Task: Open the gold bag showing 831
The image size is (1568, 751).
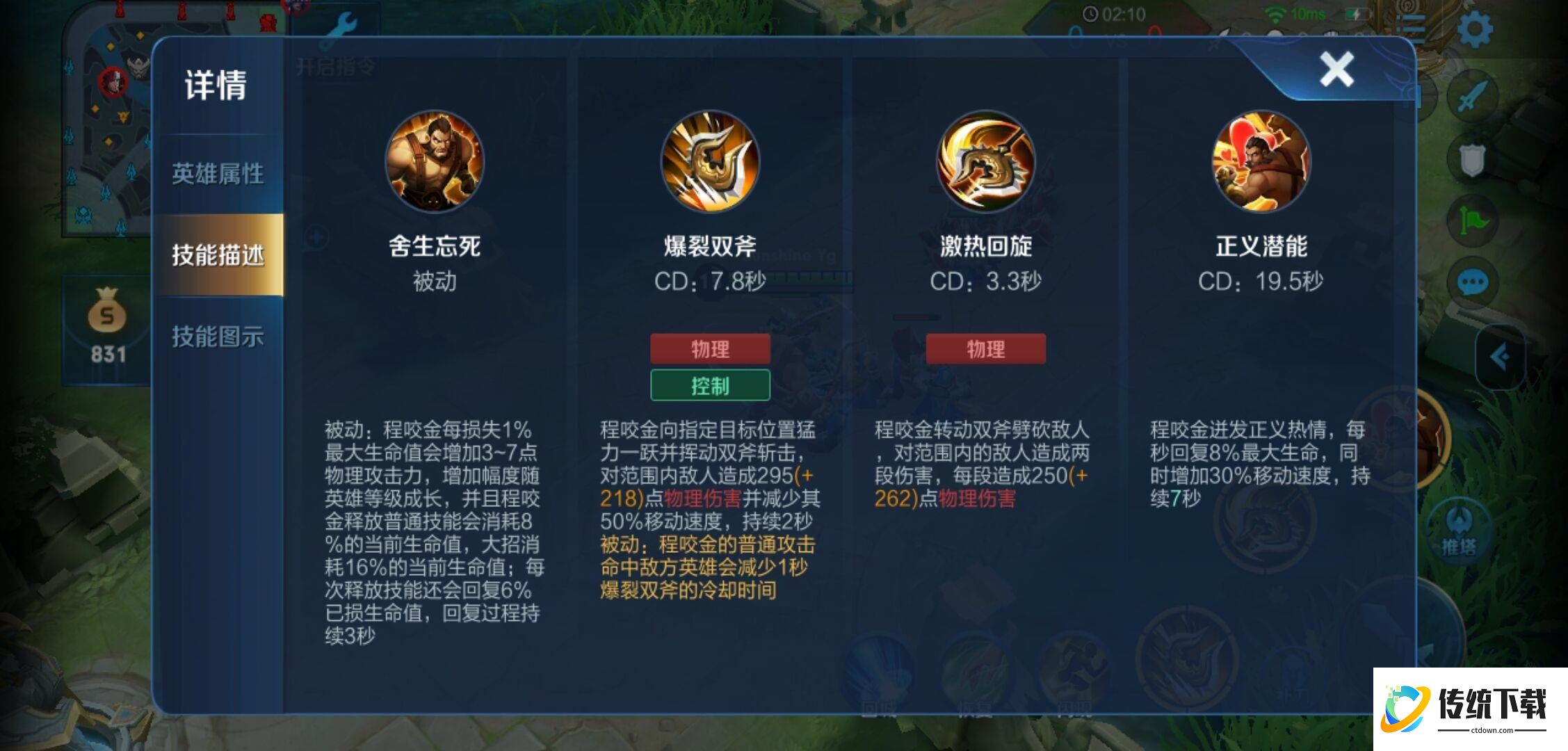Action: coord(108,327)
